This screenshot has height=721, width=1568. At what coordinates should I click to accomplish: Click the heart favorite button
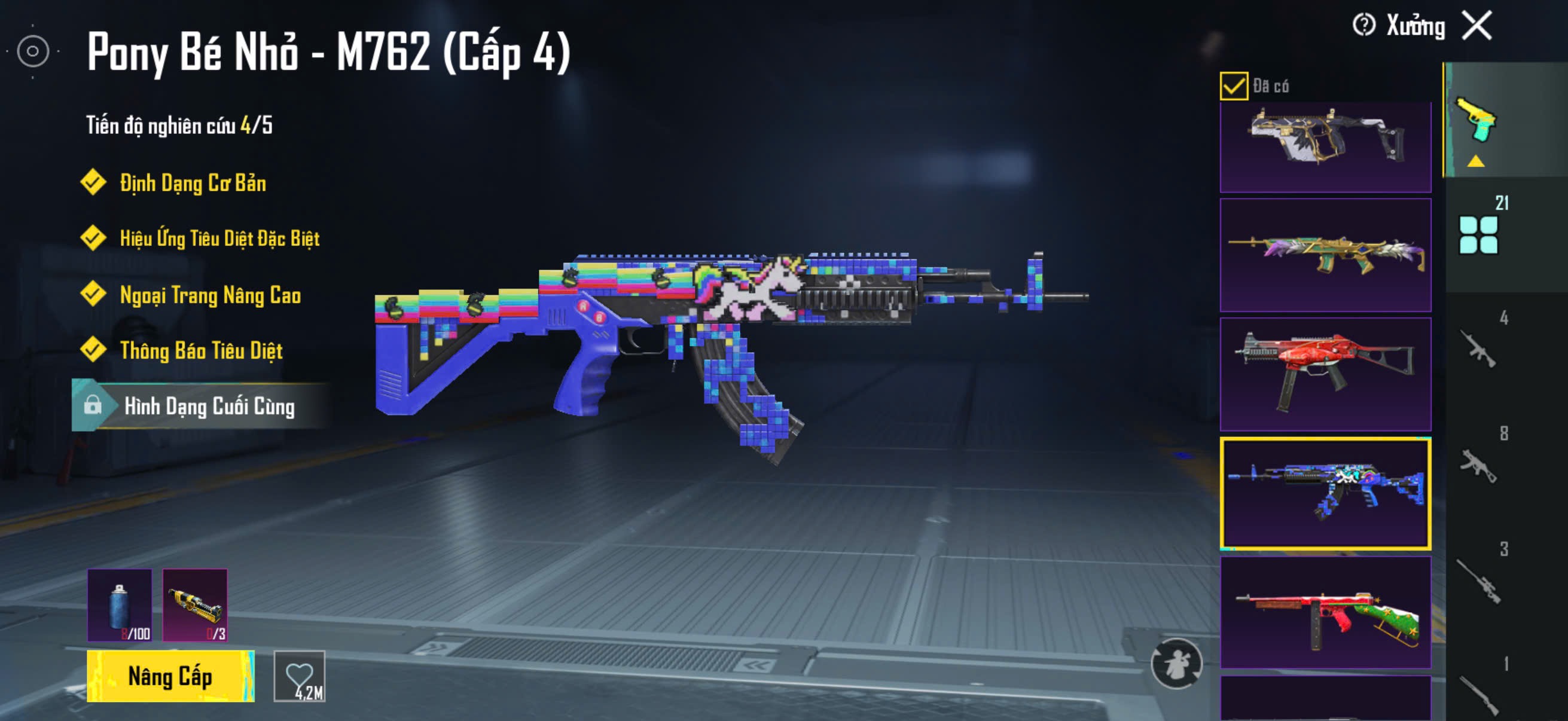[x=300, y=676]
